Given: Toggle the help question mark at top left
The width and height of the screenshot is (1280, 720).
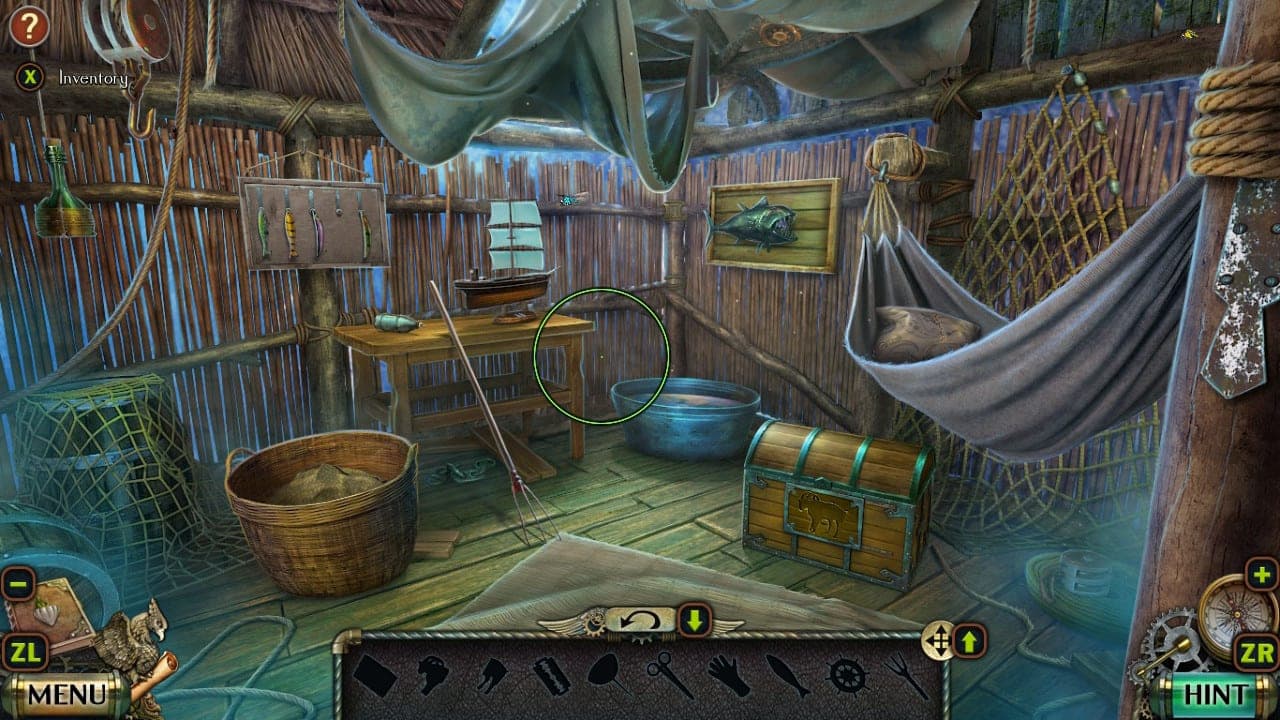Looking at the screenshot, I should pos(30,27).
